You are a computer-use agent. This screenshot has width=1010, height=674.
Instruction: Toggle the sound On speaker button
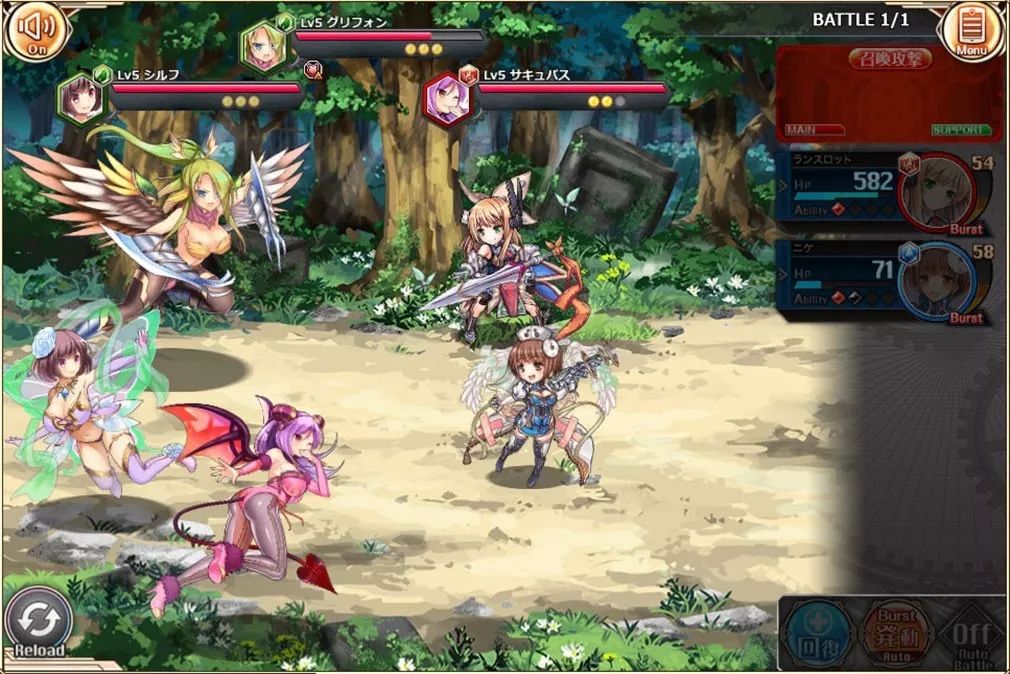[x=35, y=31]
